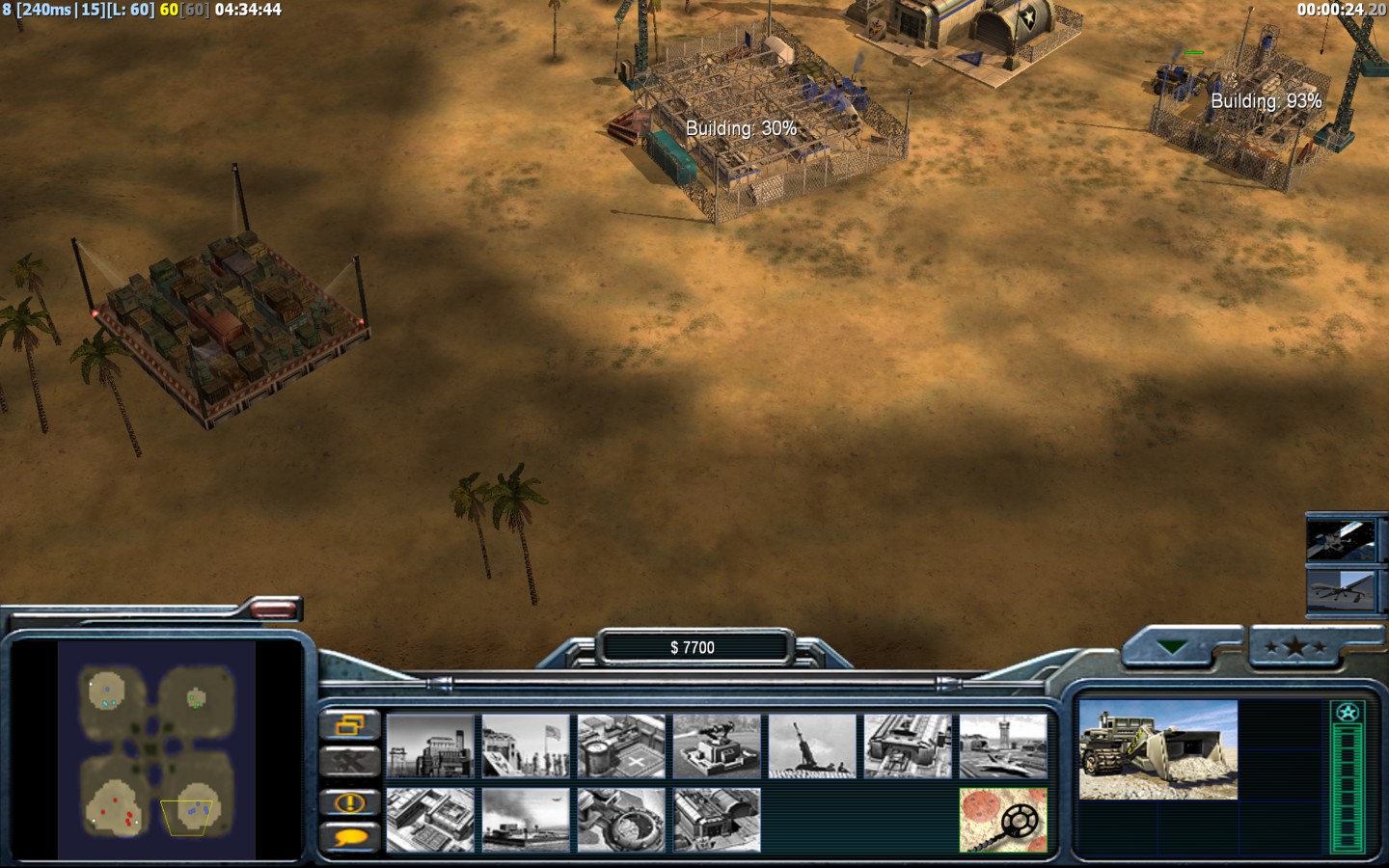This screenshot has width=1389, height=868.
Task: Build the Airfield with jet
Action: click(1003, 746)
